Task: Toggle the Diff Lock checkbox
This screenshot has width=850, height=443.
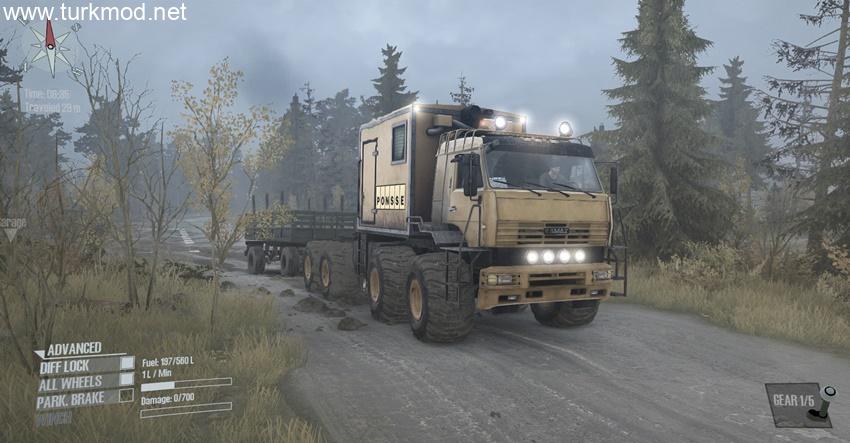Action: pos(127,364)
